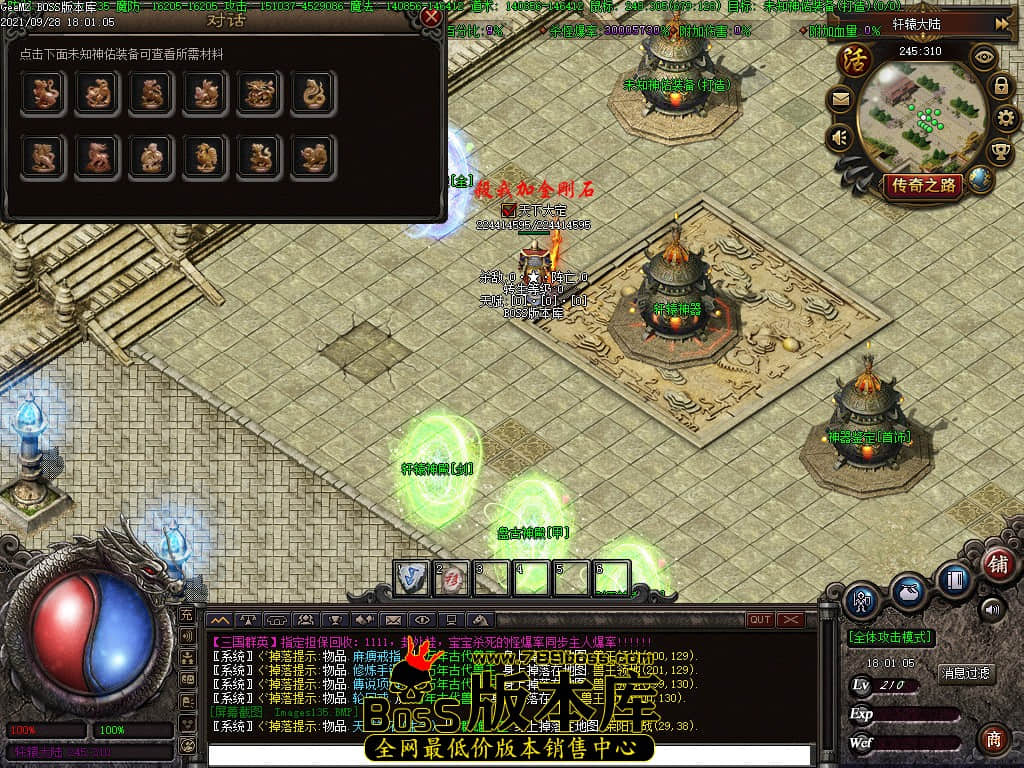Expand the 轩辕大陆 double-arrow button

1000,24
